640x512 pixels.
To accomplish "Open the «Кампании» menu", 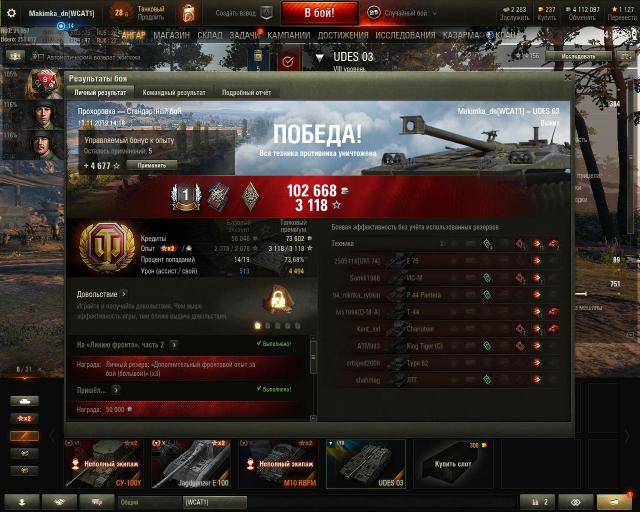I will pos(288,34).
